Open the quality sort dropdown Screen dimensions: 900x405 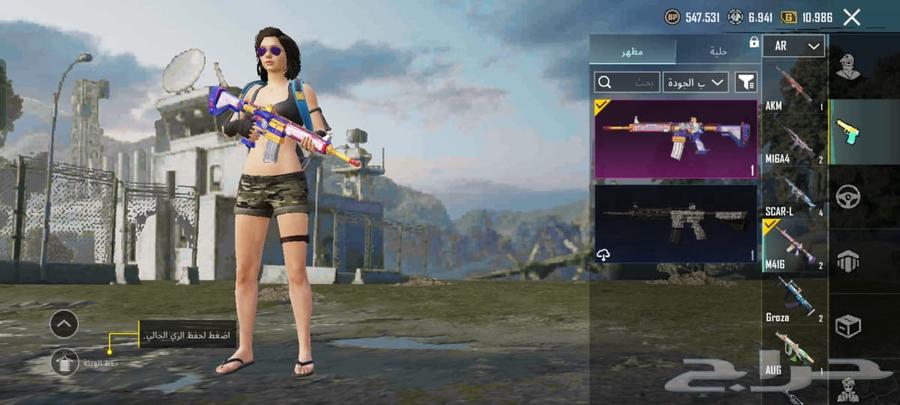(695, 82)
